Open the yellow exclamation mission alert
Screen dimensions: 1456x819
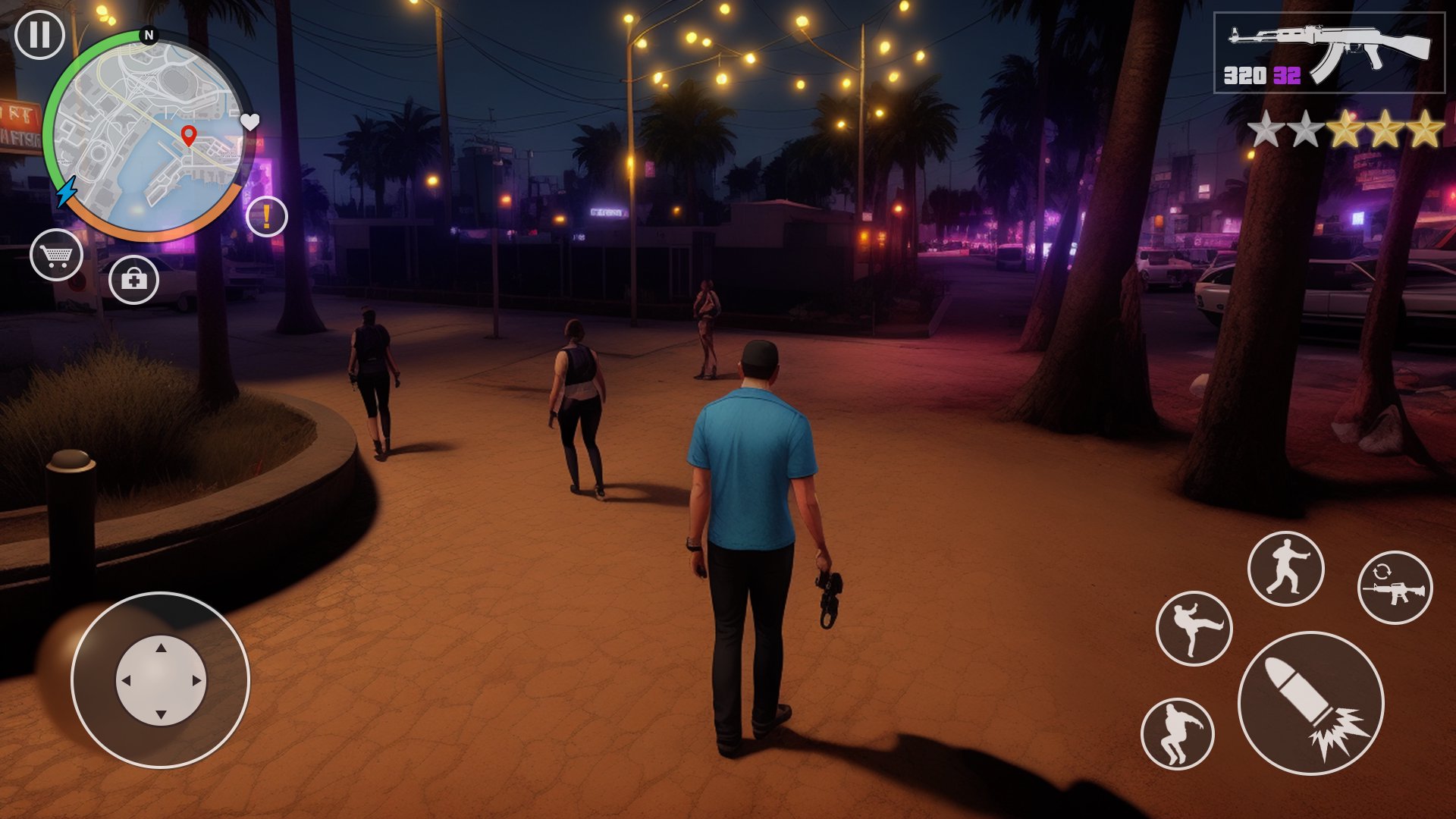click(x=267, y=216)
